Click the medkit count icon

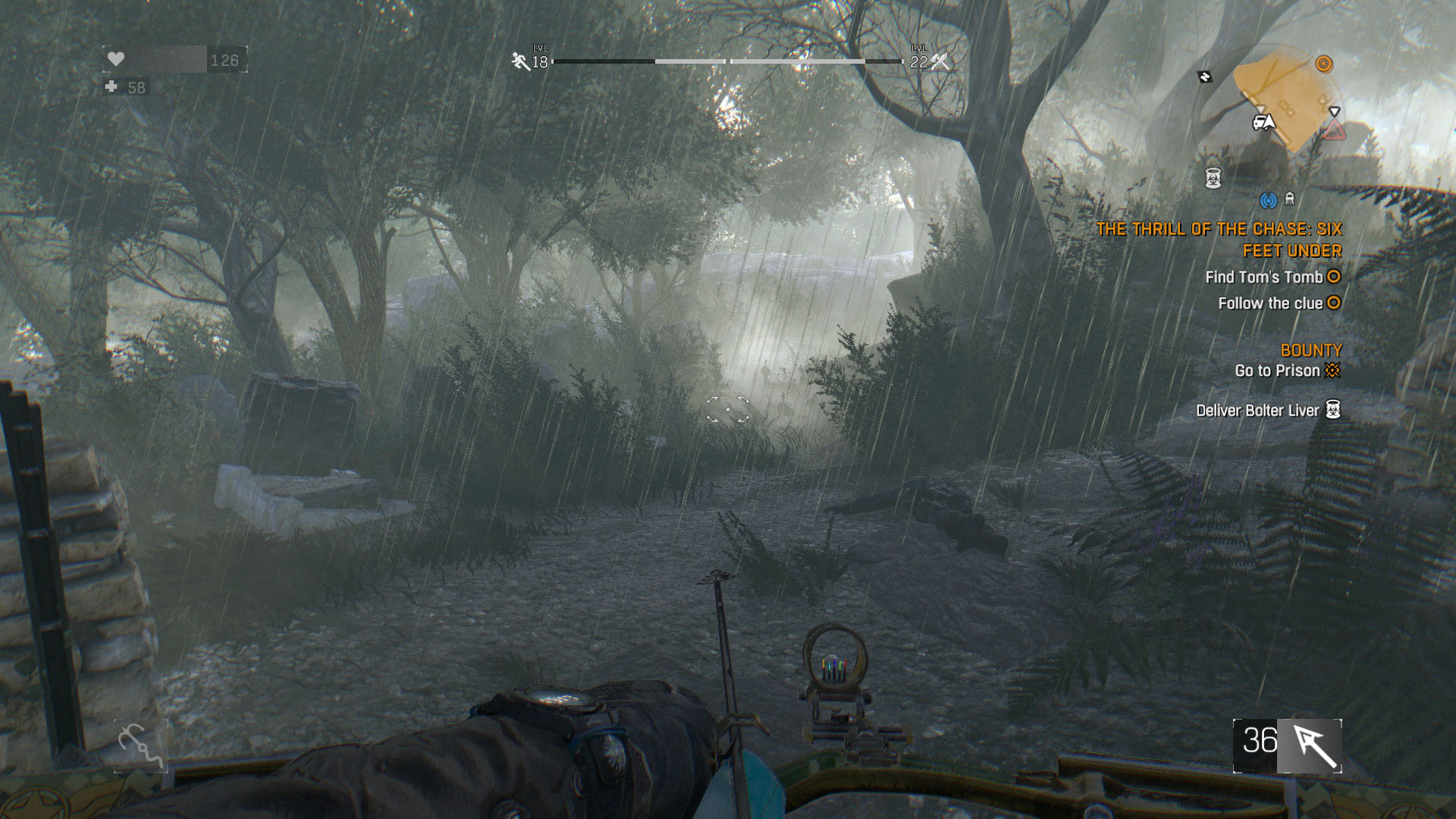coord(111,87)
